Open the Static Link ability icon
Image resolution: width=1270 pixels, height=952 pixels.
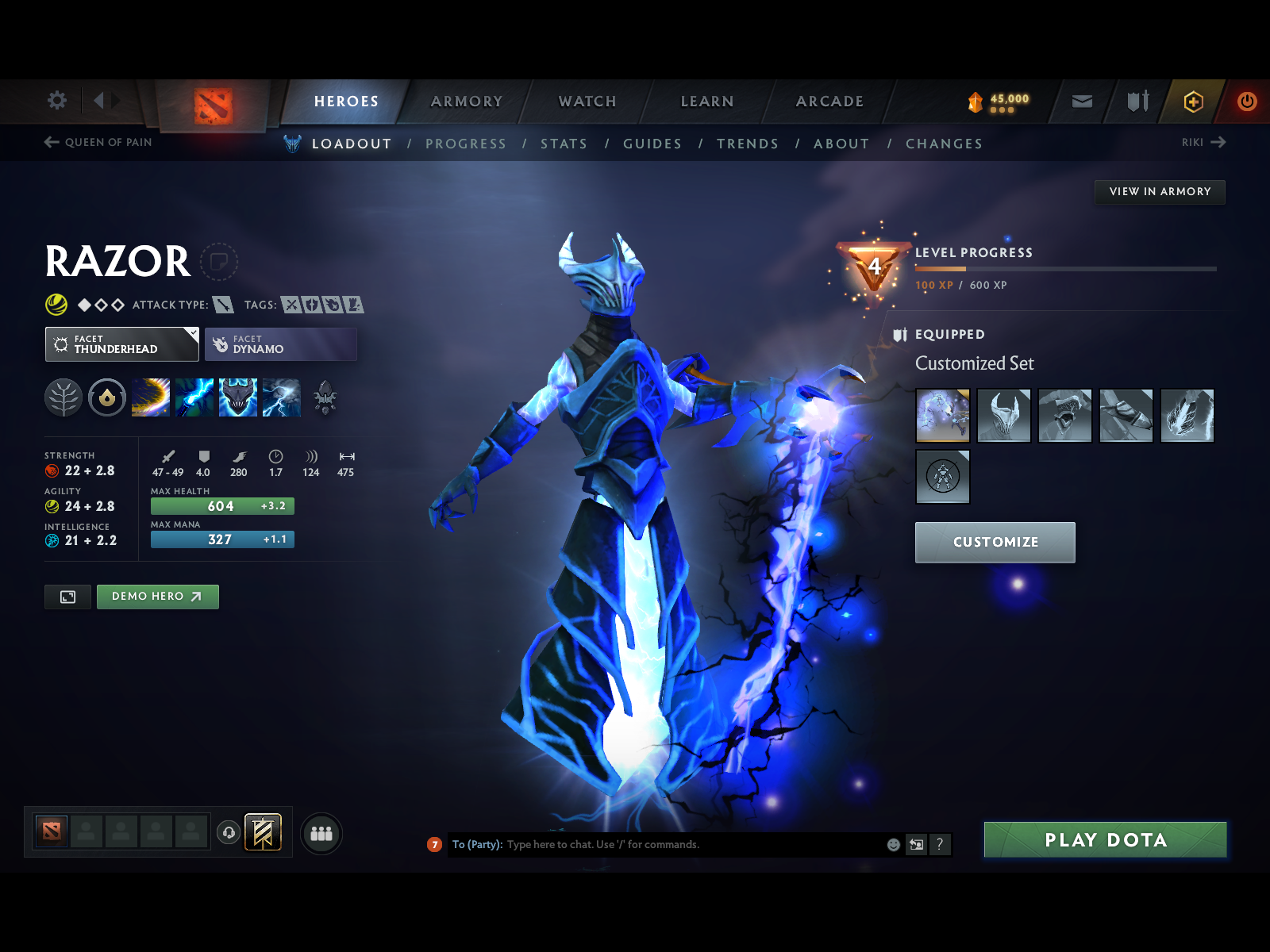[x=194, y=398]
